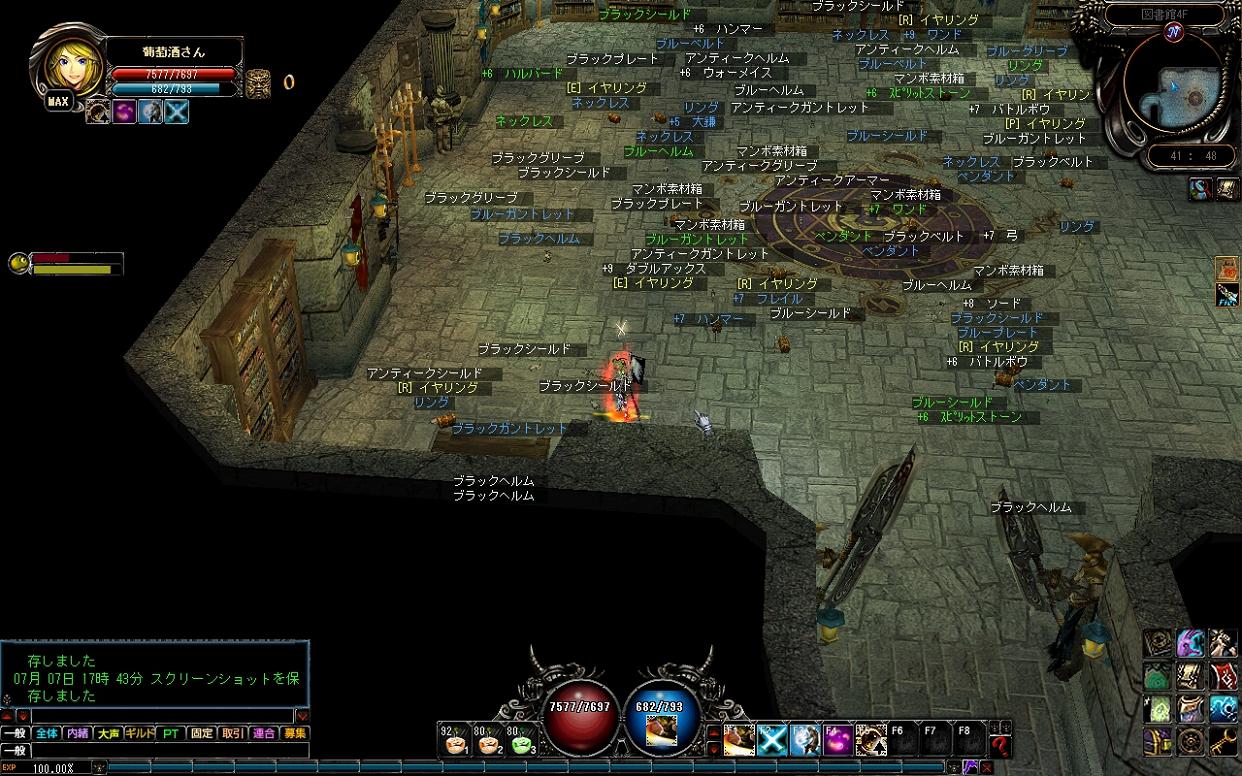The height and width of the screenshot is (776, 1242).
Task: Click the red banner menu icon
Action: (1223, 675)
